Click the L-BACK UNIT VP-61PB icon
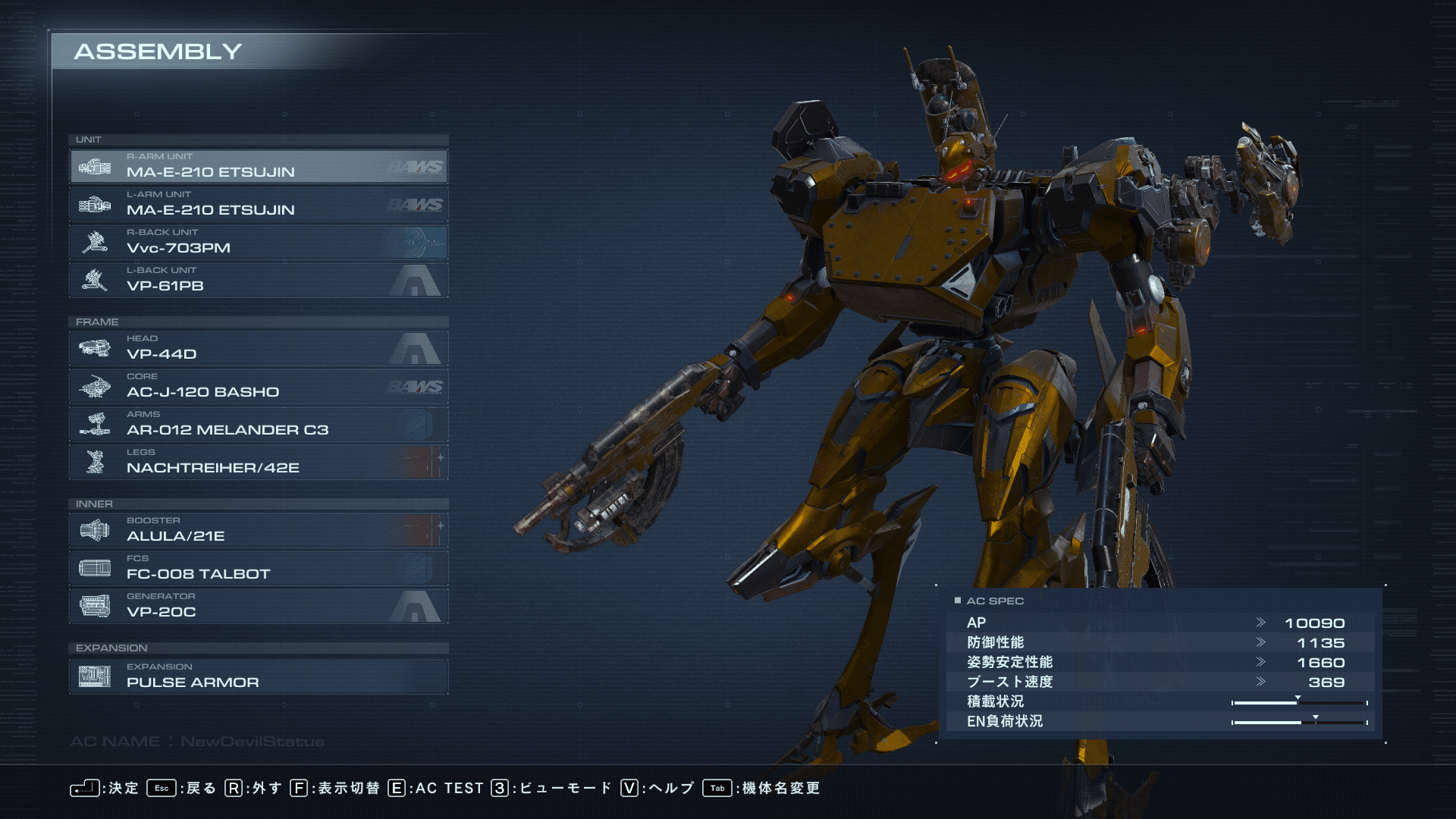Viewport: 1456px width, 819px height. pos(96,280)
